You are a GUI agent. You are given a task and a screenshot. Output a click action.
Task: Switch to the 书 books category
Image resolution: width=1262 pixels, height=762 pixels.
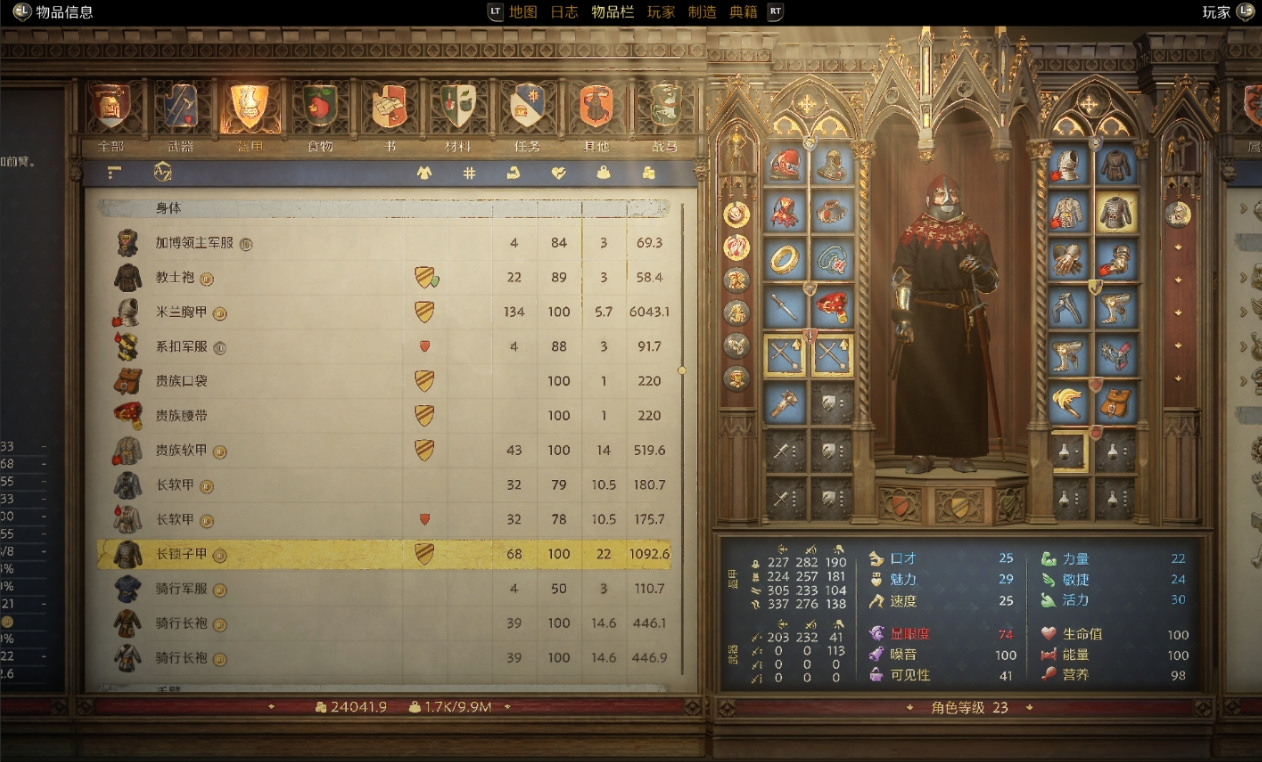click(390, 107)
